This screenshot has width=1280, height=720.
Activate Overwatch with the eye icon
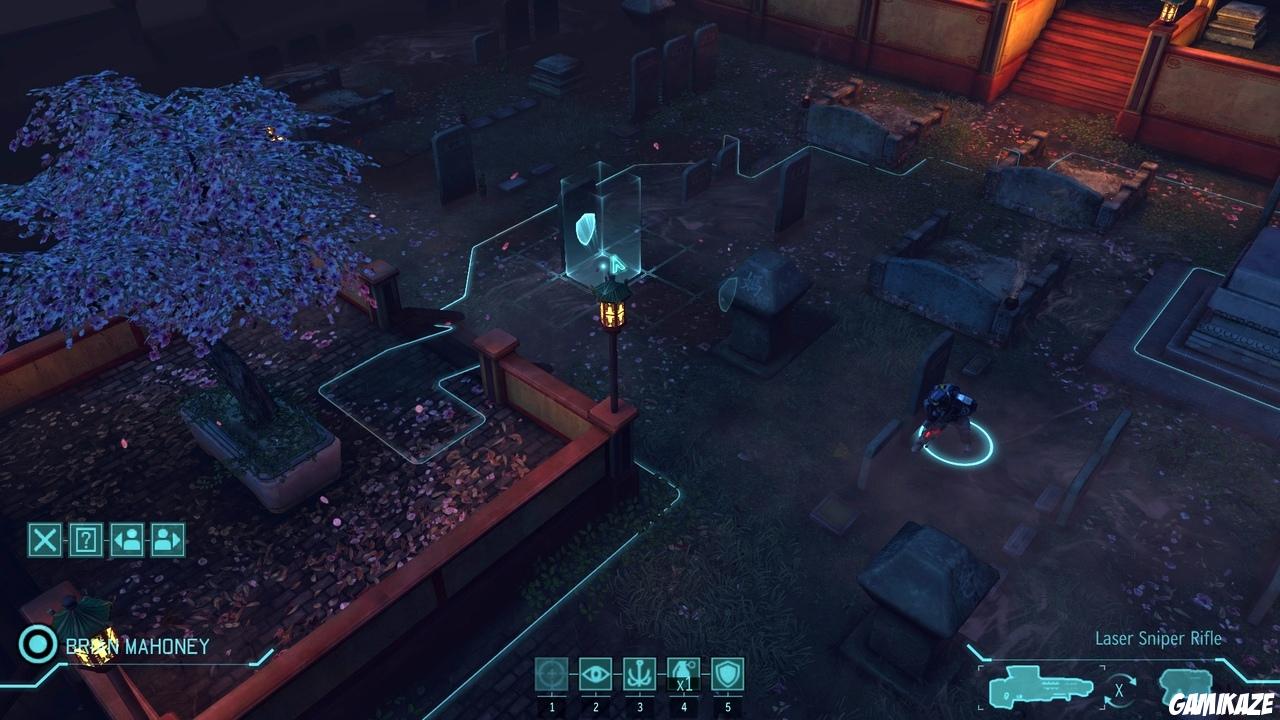594,675
